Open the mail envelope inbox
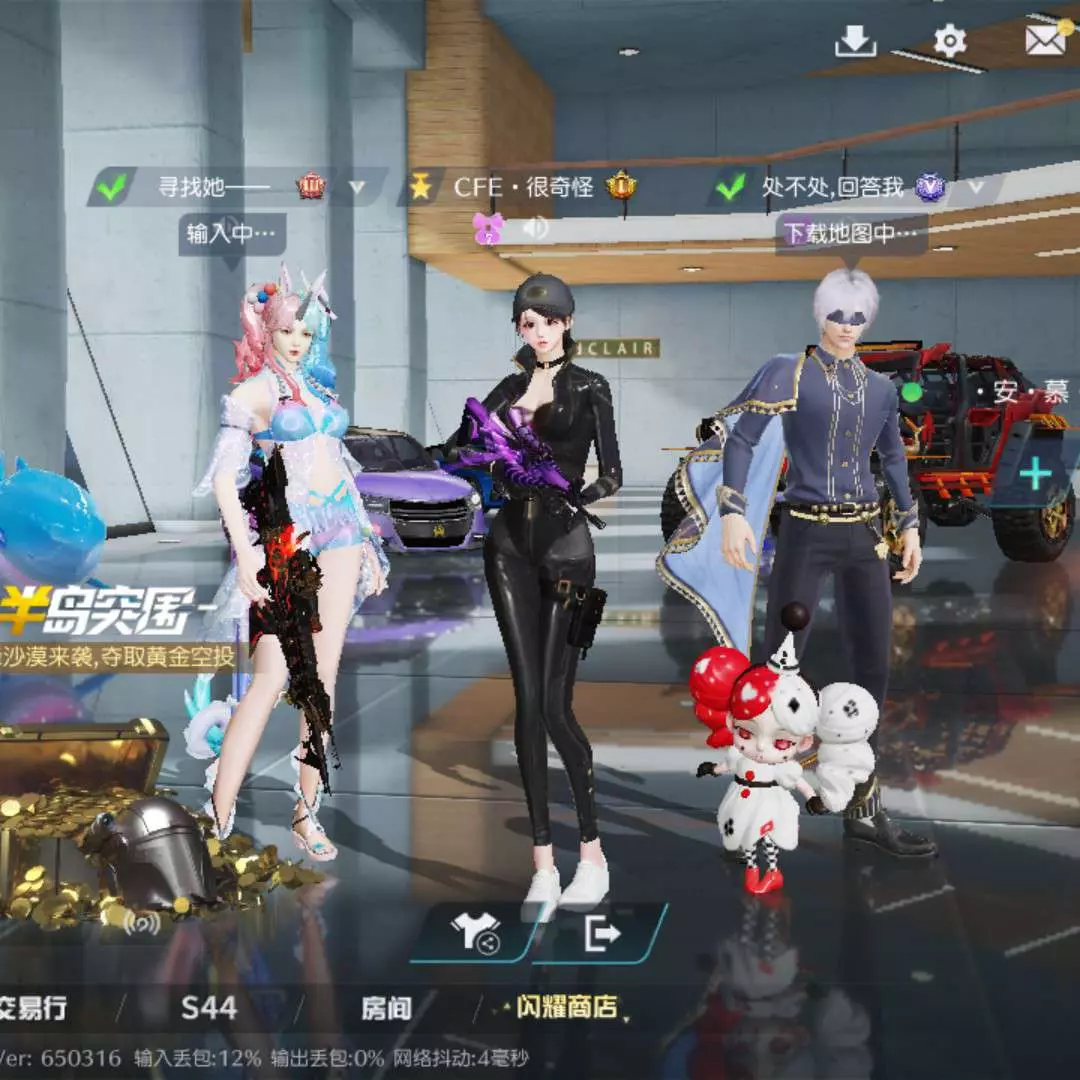 [x=1045, y=39]
